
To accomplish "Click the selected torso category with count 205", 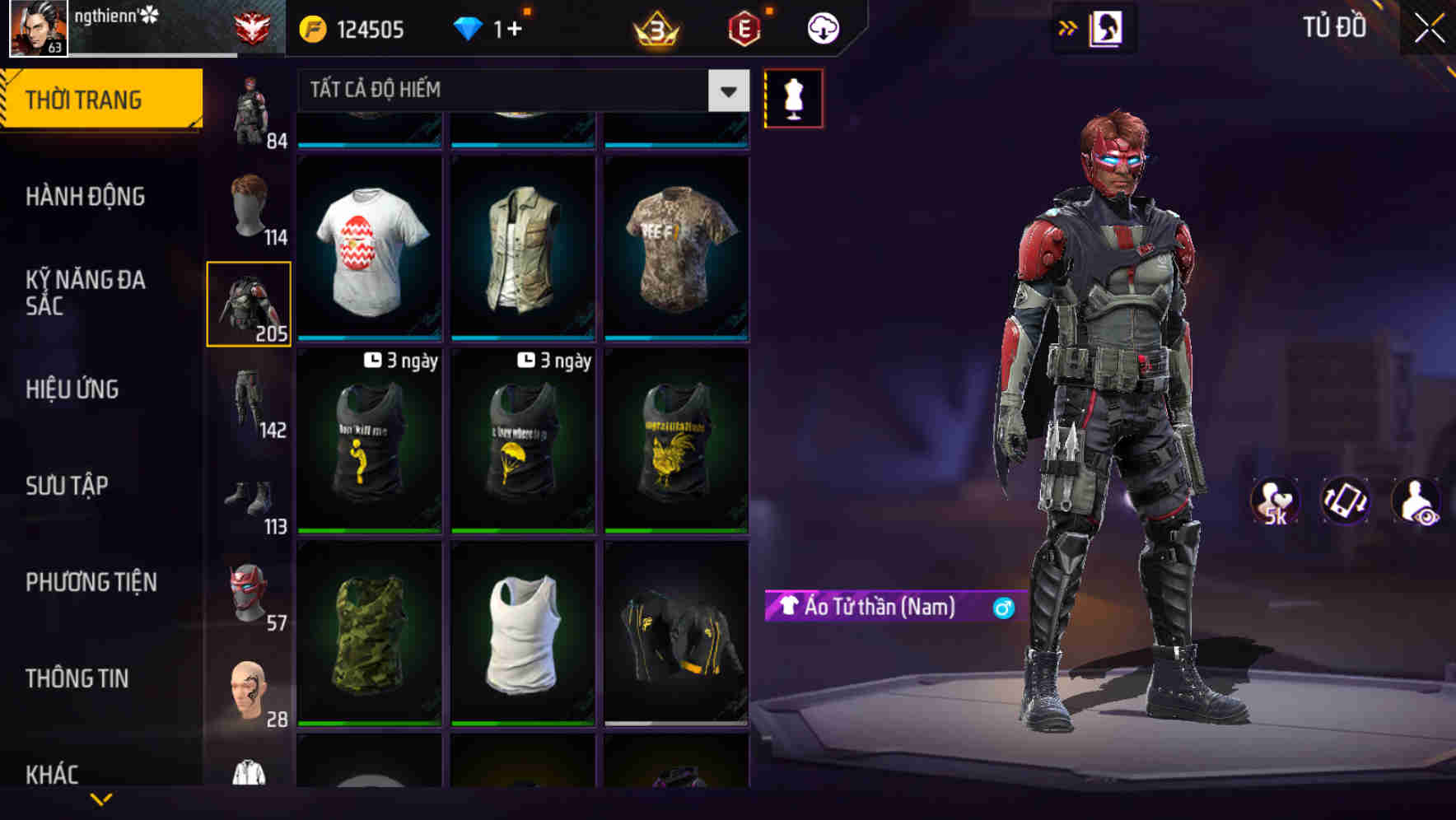I will point(250,303).
